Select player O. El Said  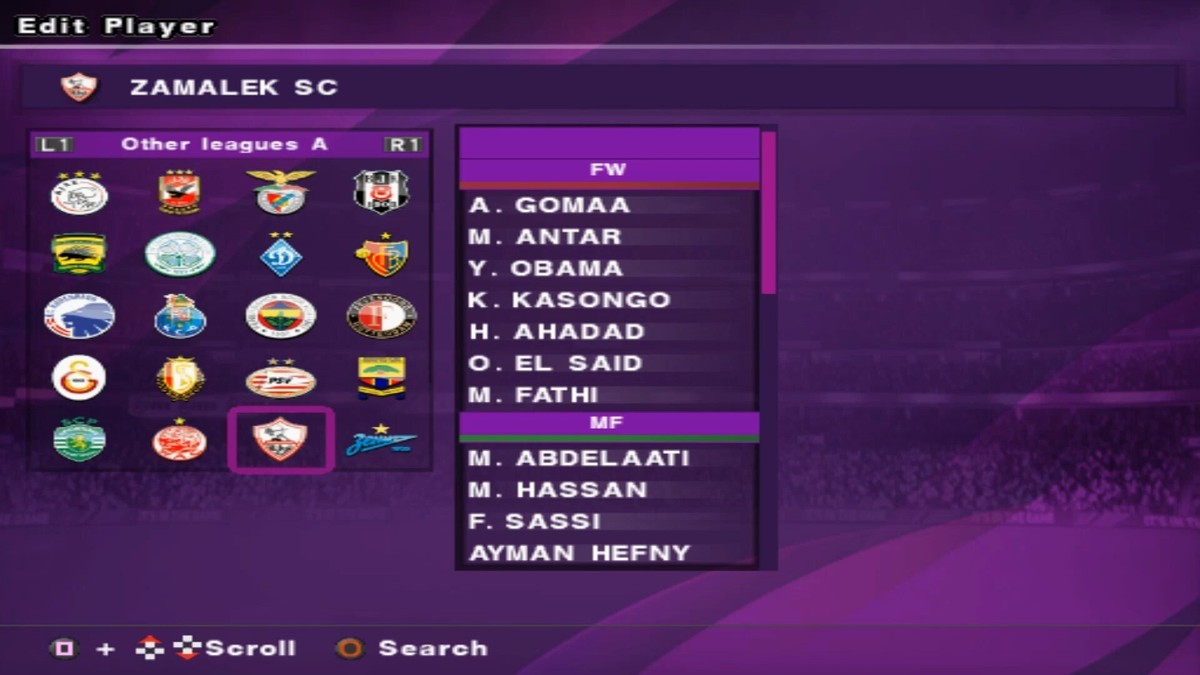556,363
